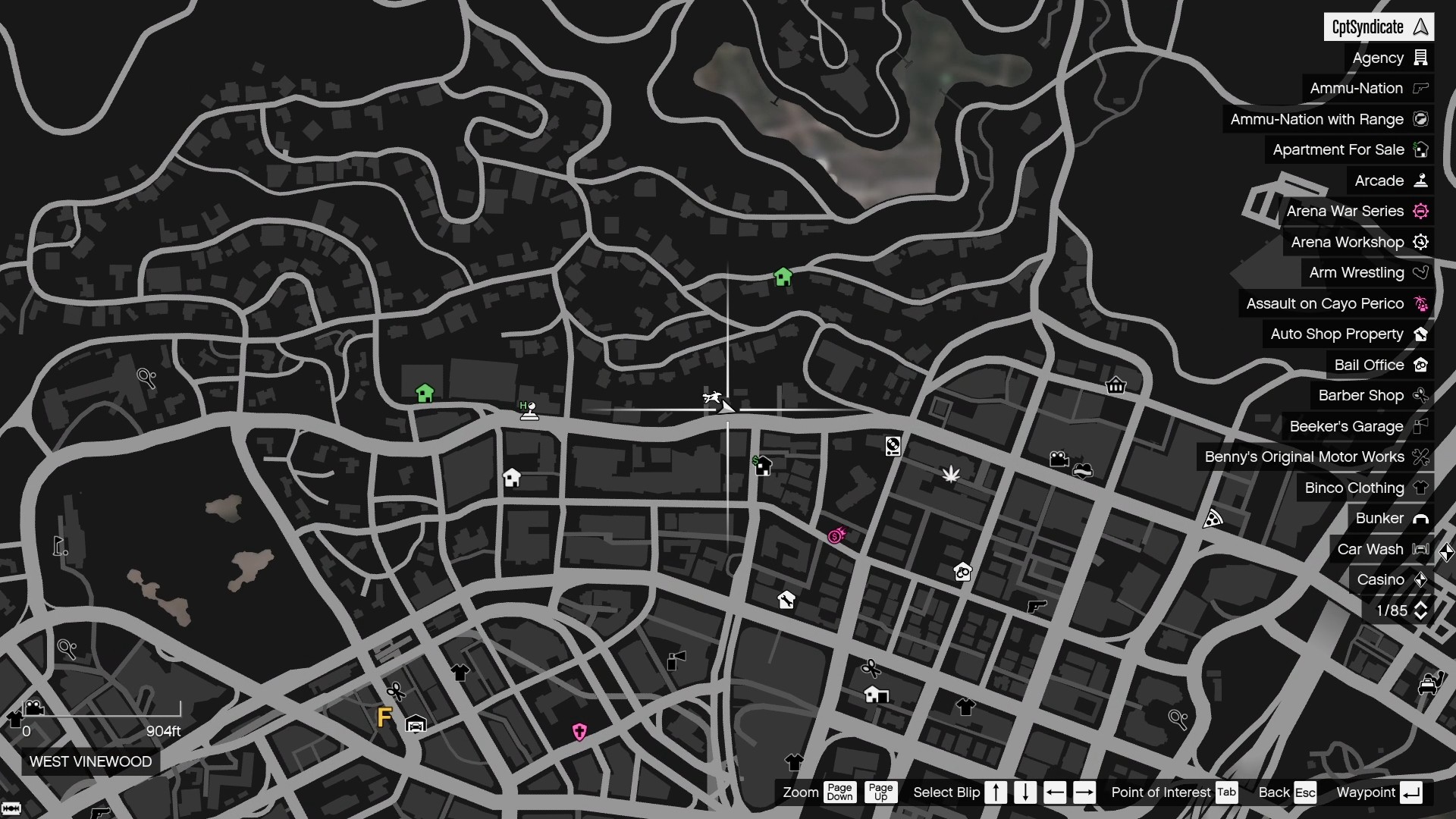This screenshot has height=819, width=1456.
Task: Click the up arrow on the 1/85 page selector
Action: pos(1422,604)
